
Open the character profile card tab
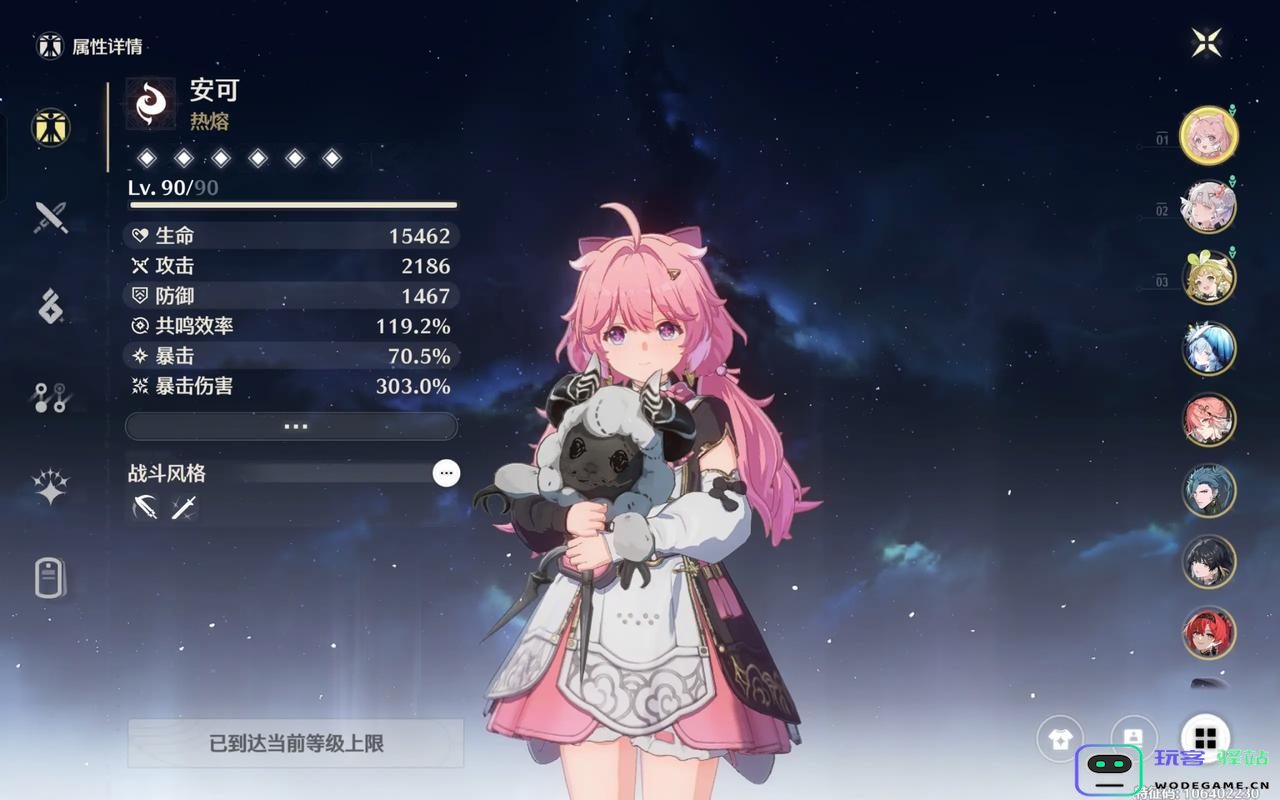tap(50, 577)
